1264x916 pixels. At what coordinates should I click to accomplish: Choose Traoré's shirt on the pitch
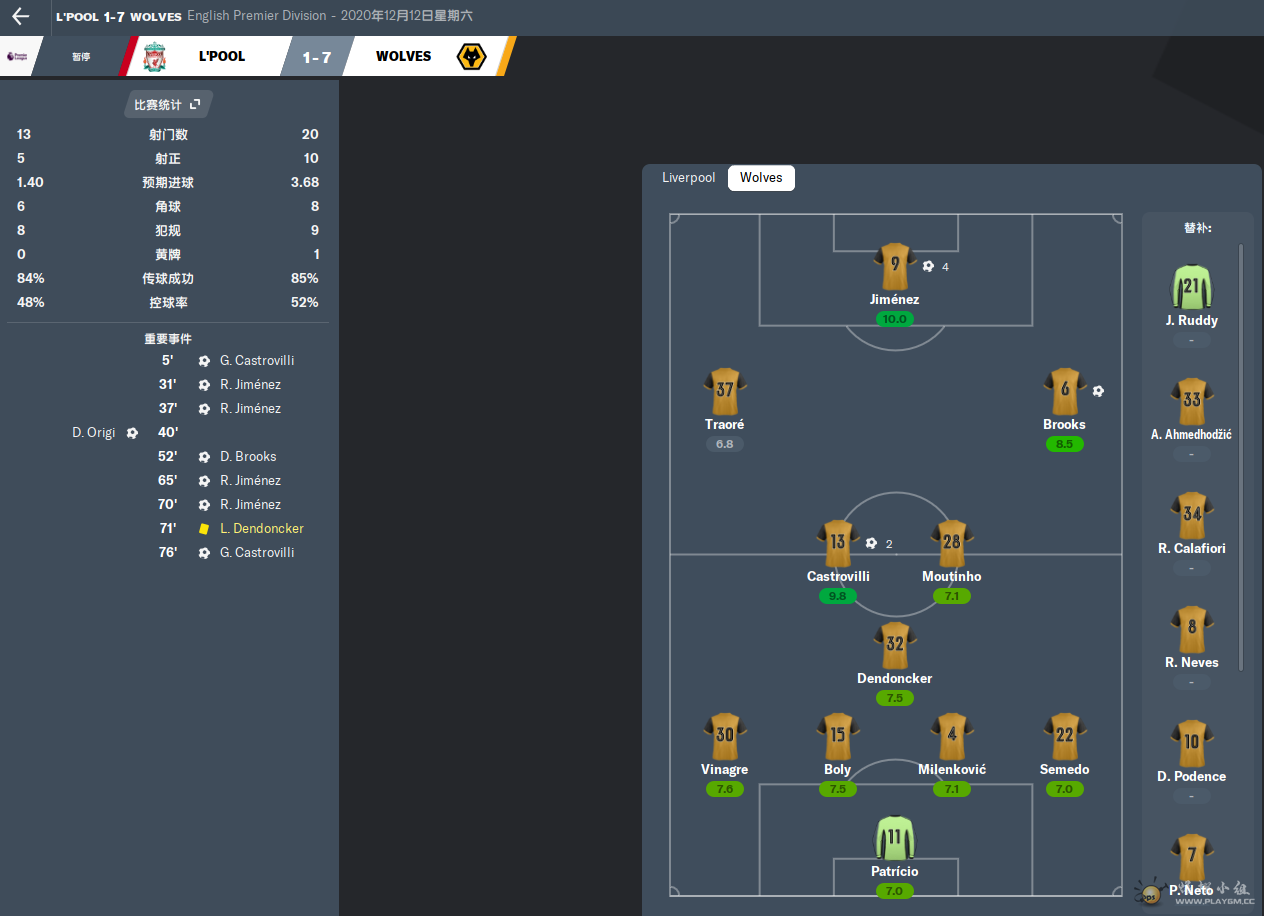tap(724, 393)
